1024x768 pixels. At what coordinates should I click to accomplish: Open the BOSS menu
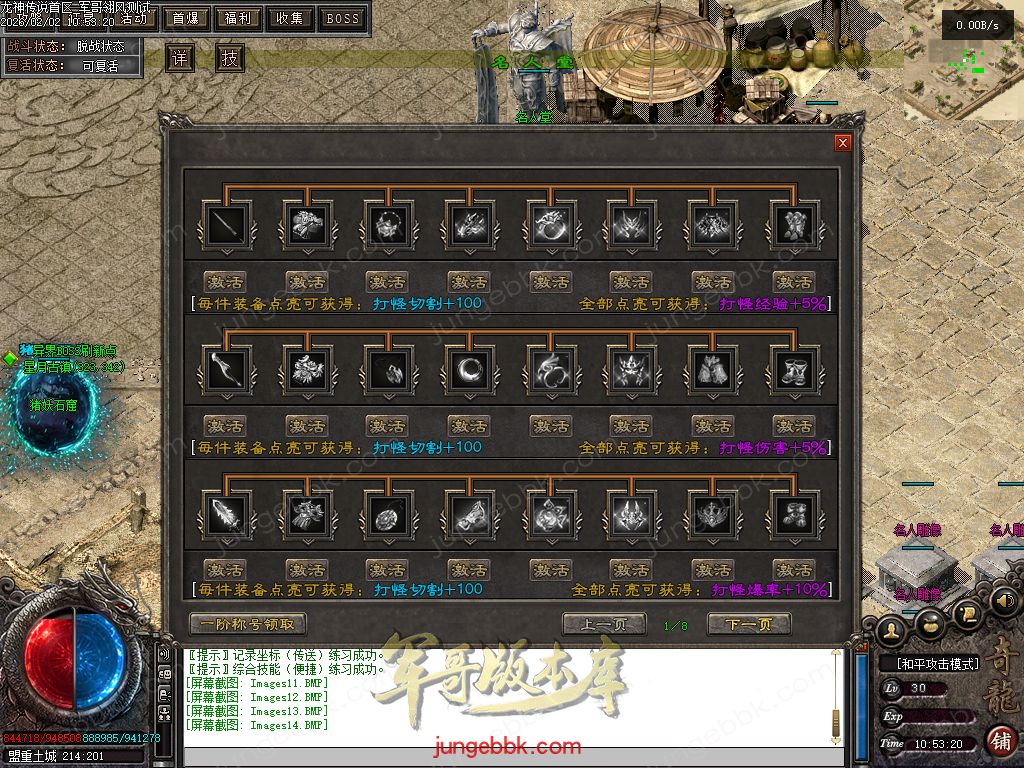[x=342, y=18]
